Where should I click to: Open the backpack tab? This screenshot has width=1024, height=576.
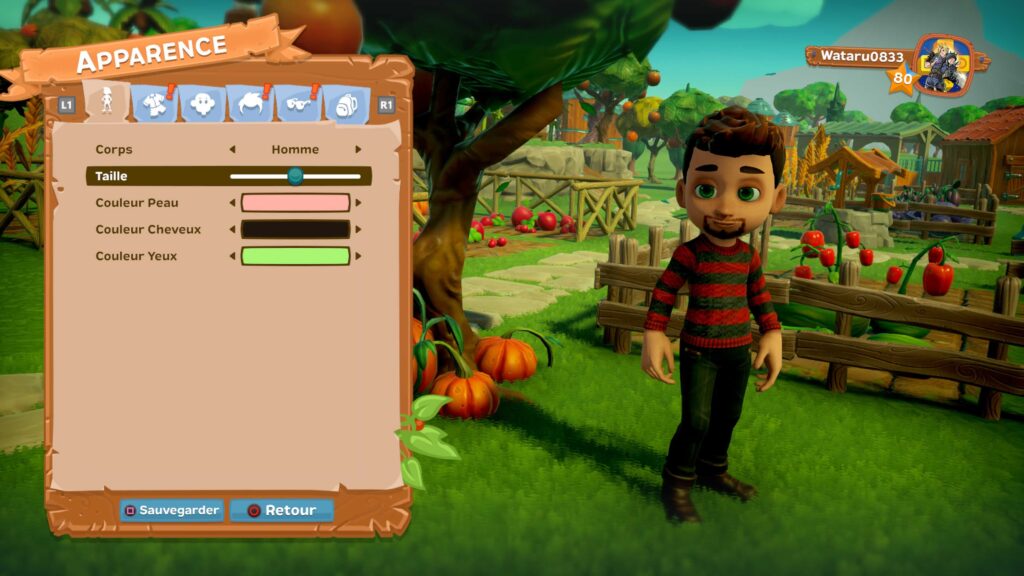[346, 103]
